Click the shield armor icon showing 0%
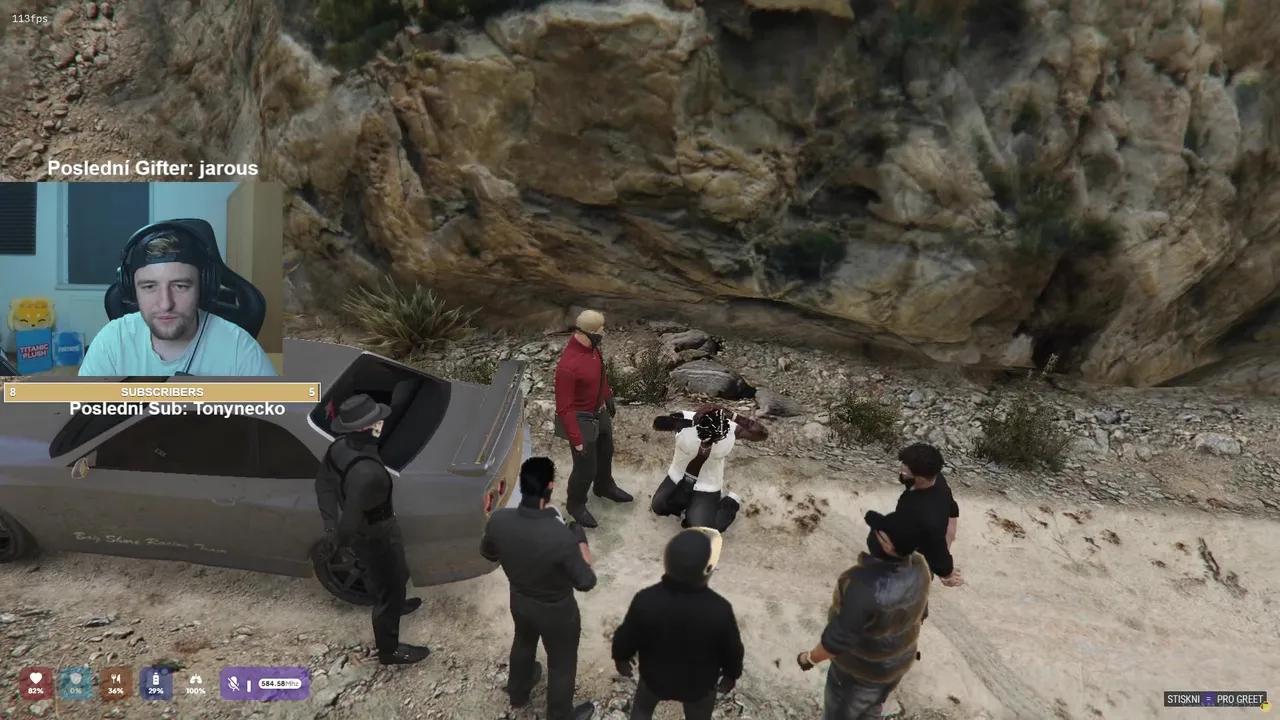Image resolution: width=1280 pixels, height=720 pixels. (x=73, y=678)
